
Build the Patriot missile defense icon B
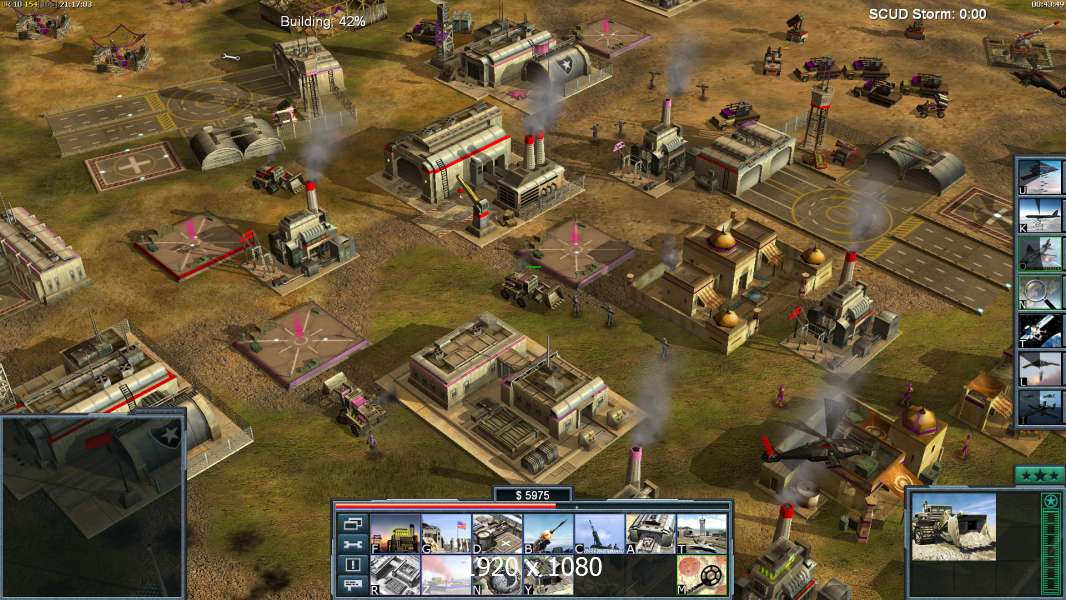pyautogui.click(x=548, y=534)
